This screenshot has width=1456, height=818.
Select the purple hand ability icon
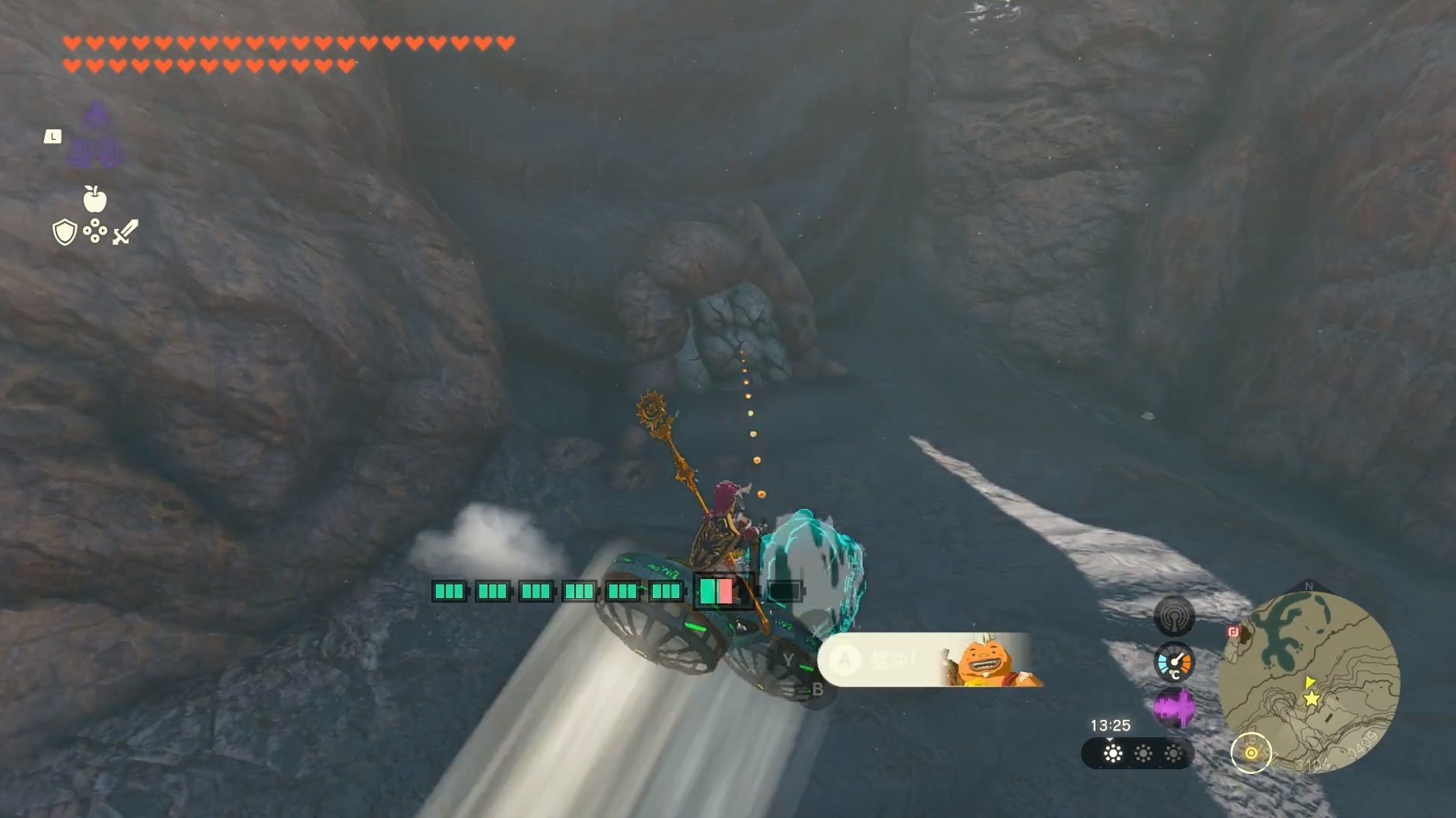pyautogui.click(x=96, y=137)
